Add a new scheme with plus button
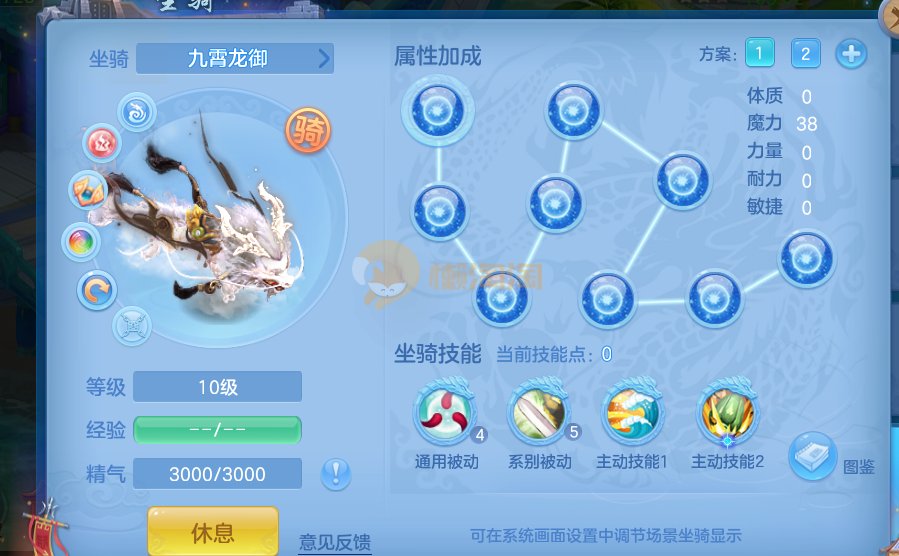899x556 pixels. tap(851, 53)
